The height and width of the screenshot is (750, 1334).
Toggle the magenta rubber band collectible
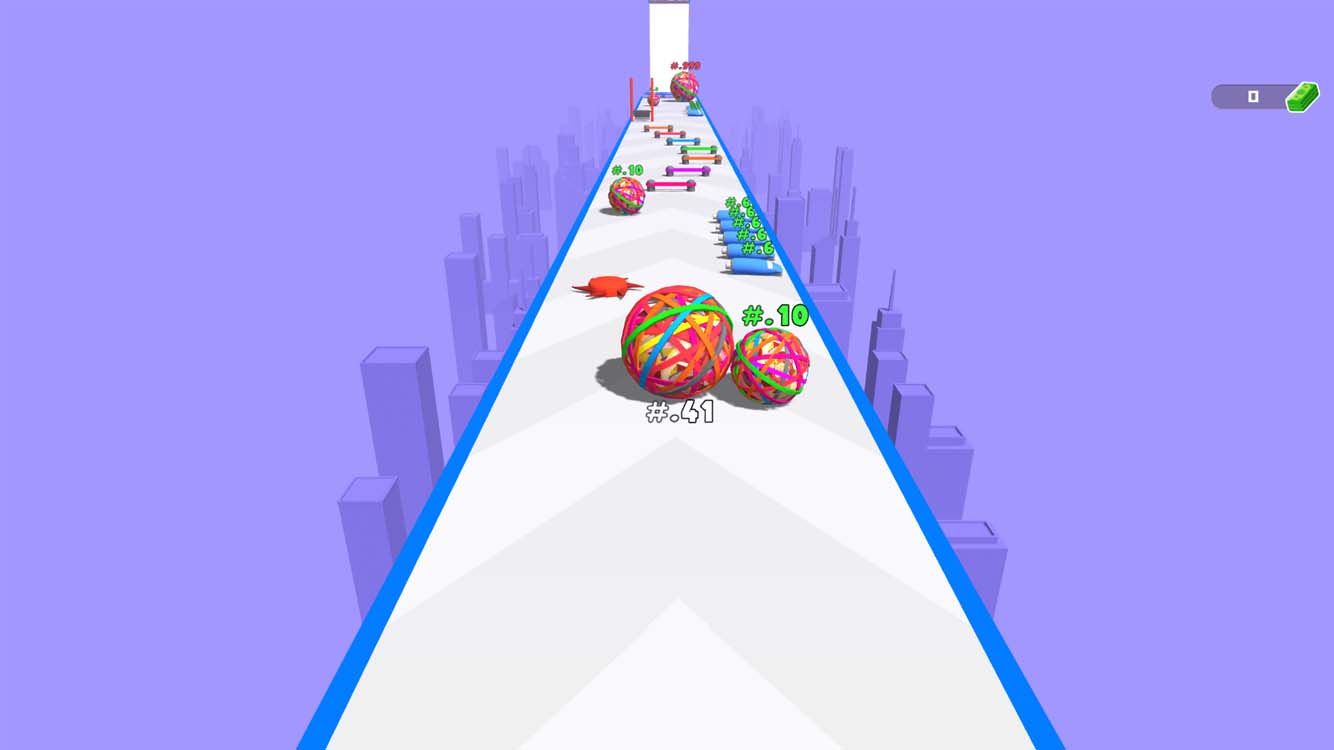click(x=685, y=171)
